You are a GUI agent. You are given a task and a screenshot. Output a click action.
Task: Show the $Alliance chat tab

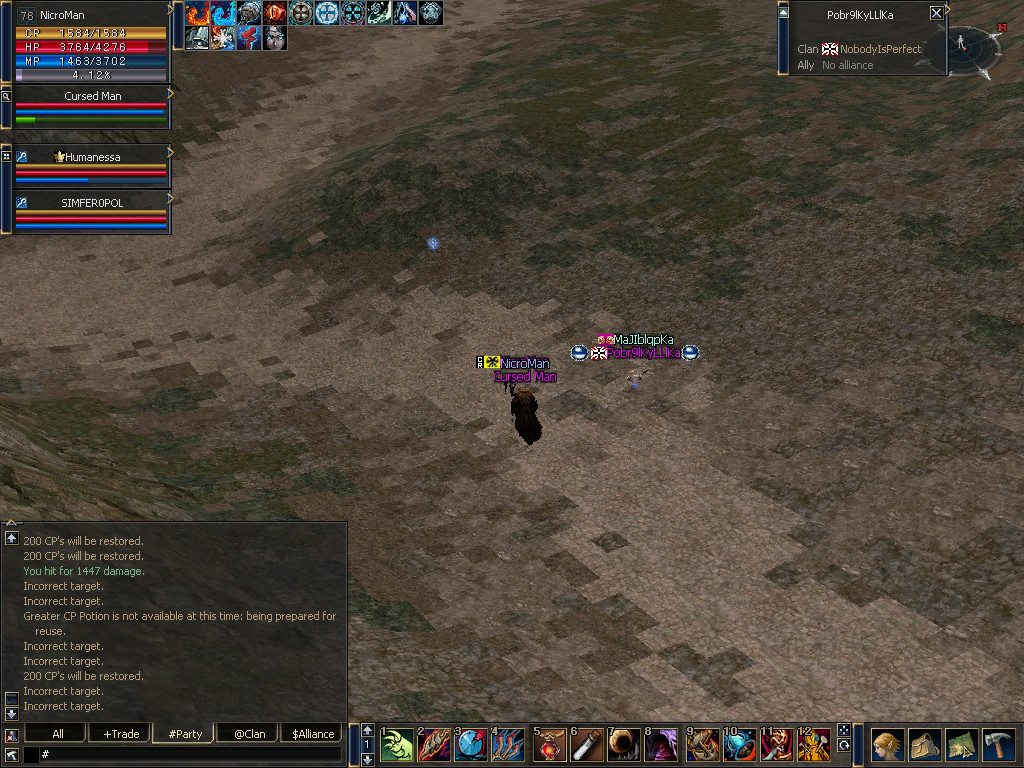pyautogui.click(x=312, y=733)
